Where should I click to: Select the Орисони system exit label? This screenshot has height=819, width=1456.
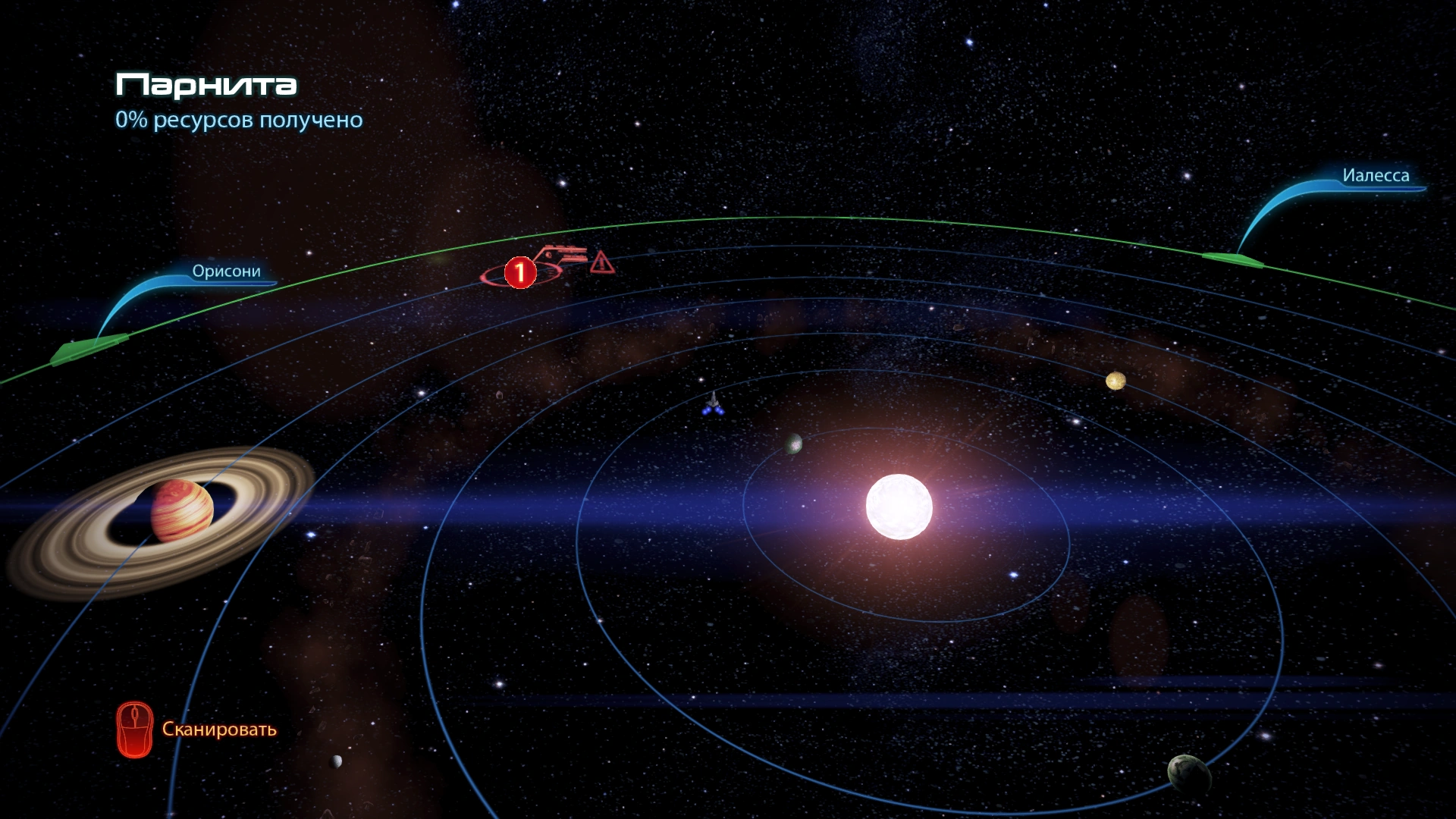pos(226,271)
